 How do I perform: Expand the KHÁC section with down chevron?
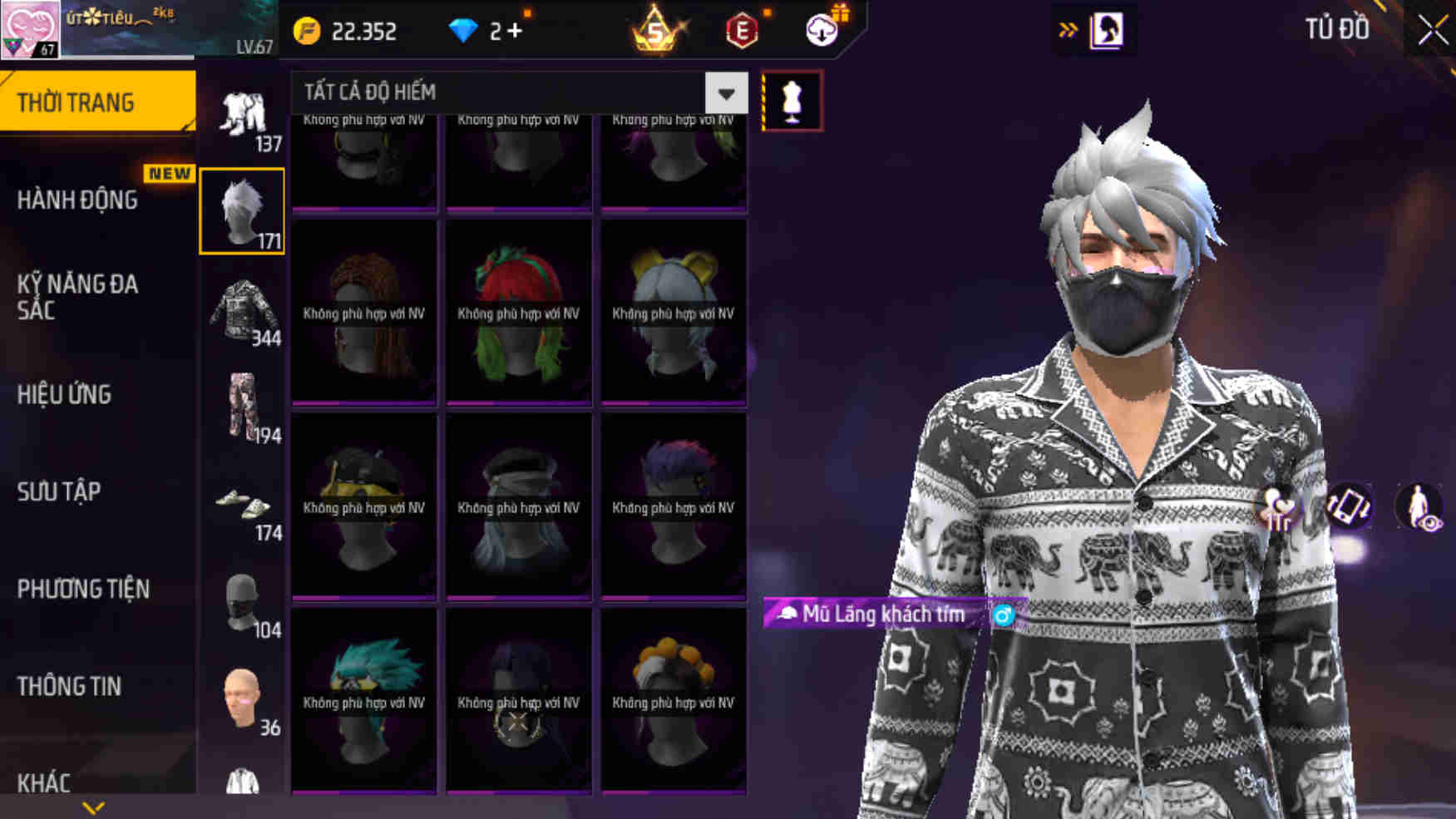pyautogui.click(x=91, y=805)
